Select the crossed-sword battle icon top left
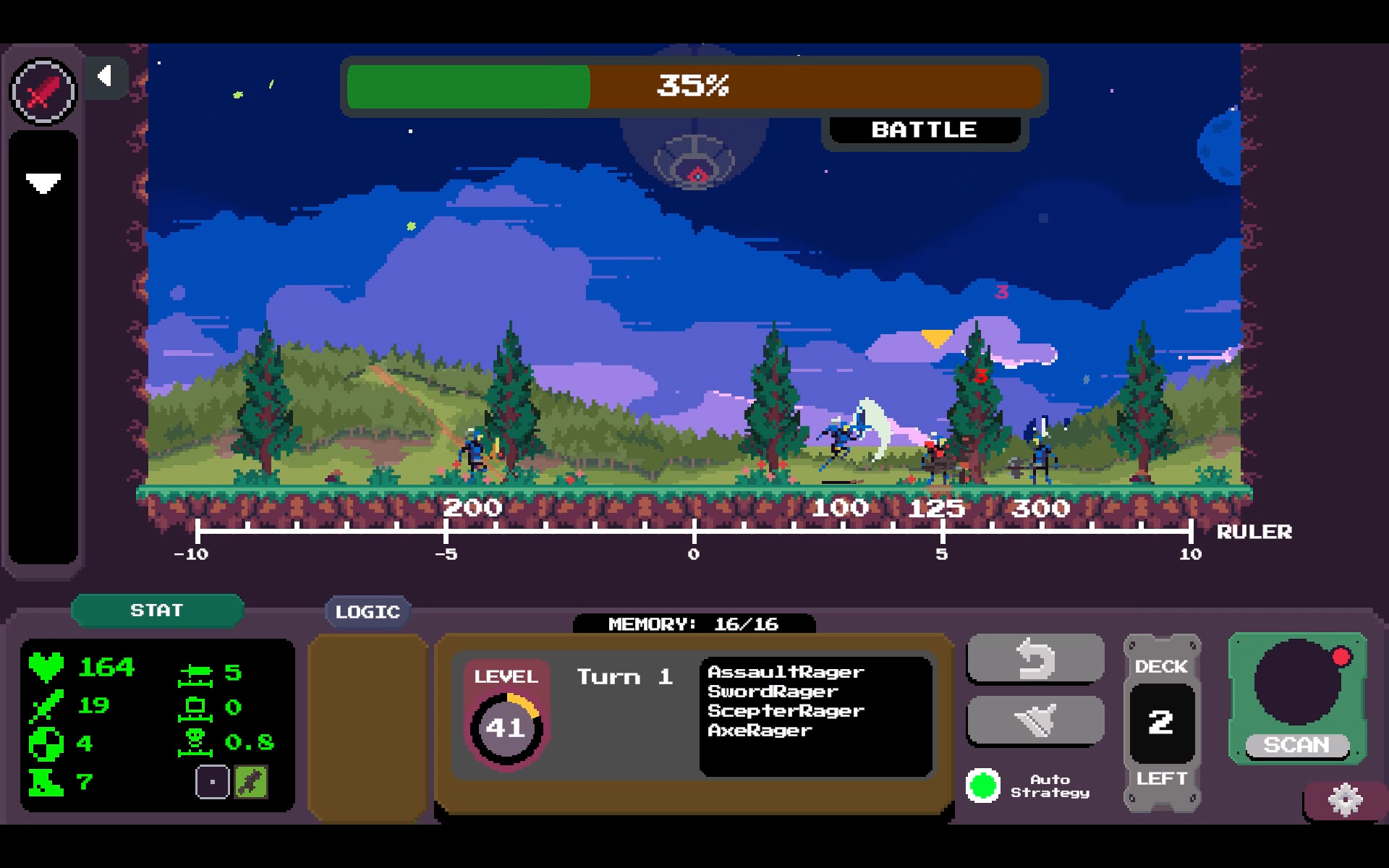The width and height of the screenshot is (1389, 868). 43,90
